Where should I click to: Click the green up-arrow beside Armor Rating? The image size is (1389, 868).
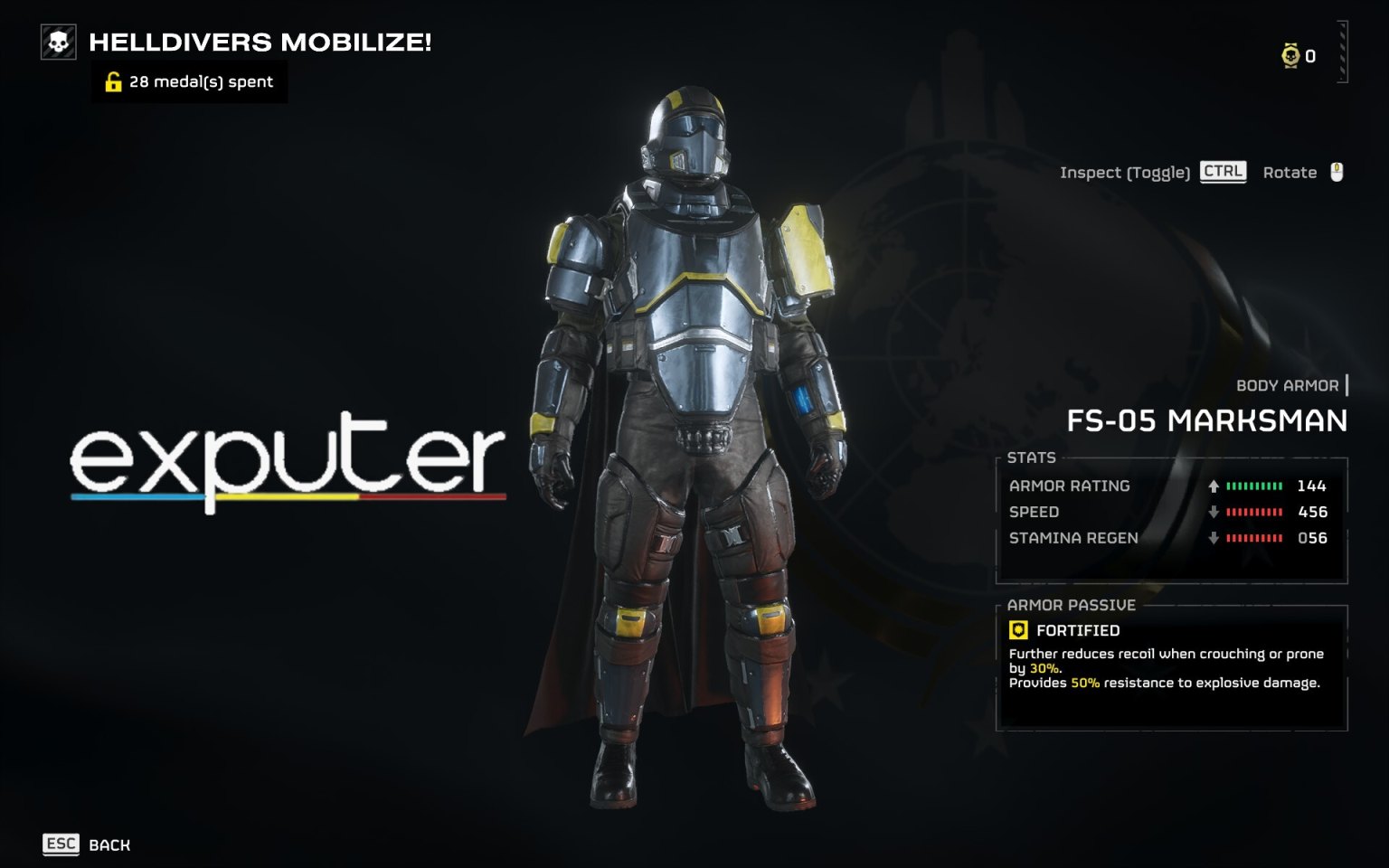tap(1212, 486)
